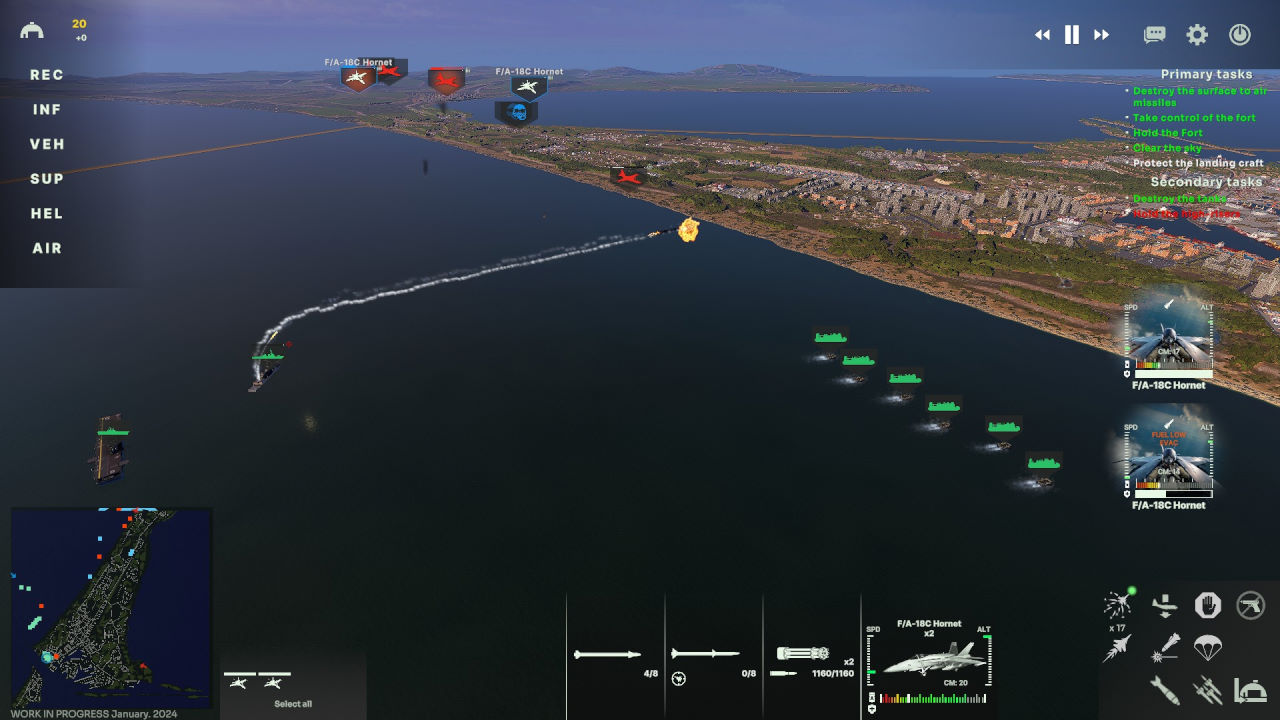Open the chat message panel
The image size is (1280, 720).
pos(1155,35)
